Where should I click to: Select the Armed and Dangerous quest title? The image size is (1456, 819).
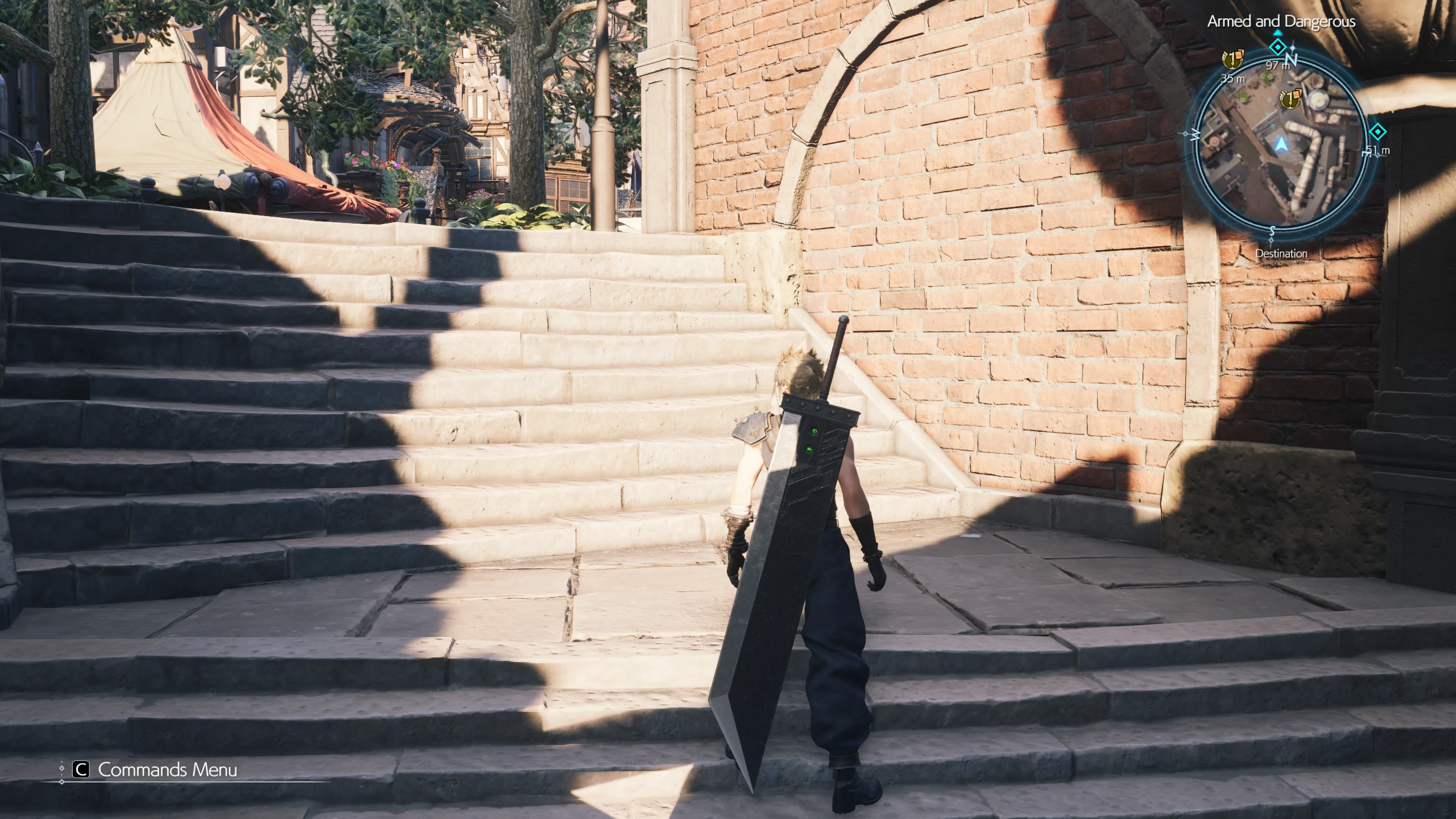point(1281,22)
